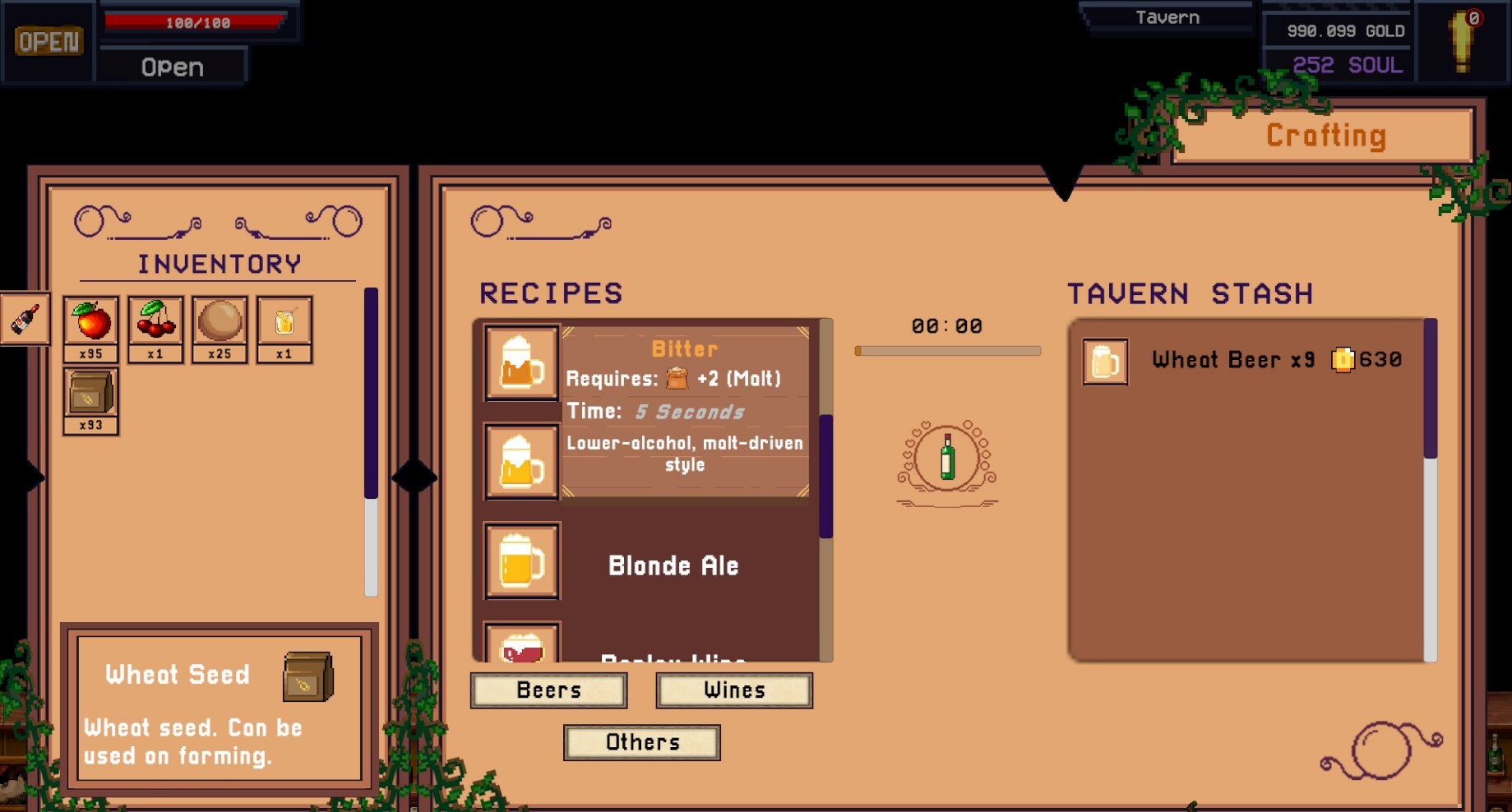Select the second beer recipe below Bitter
Viewport: 1512px width, 812px height.
pyautogui.click(x=520, y=460)
